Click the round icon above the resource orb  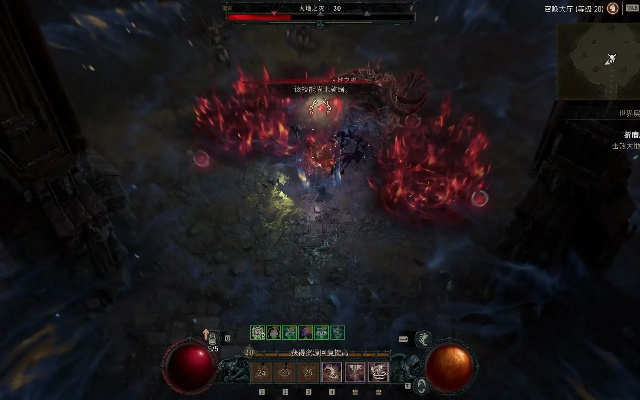pyautogui.click(x=423, y=339)
